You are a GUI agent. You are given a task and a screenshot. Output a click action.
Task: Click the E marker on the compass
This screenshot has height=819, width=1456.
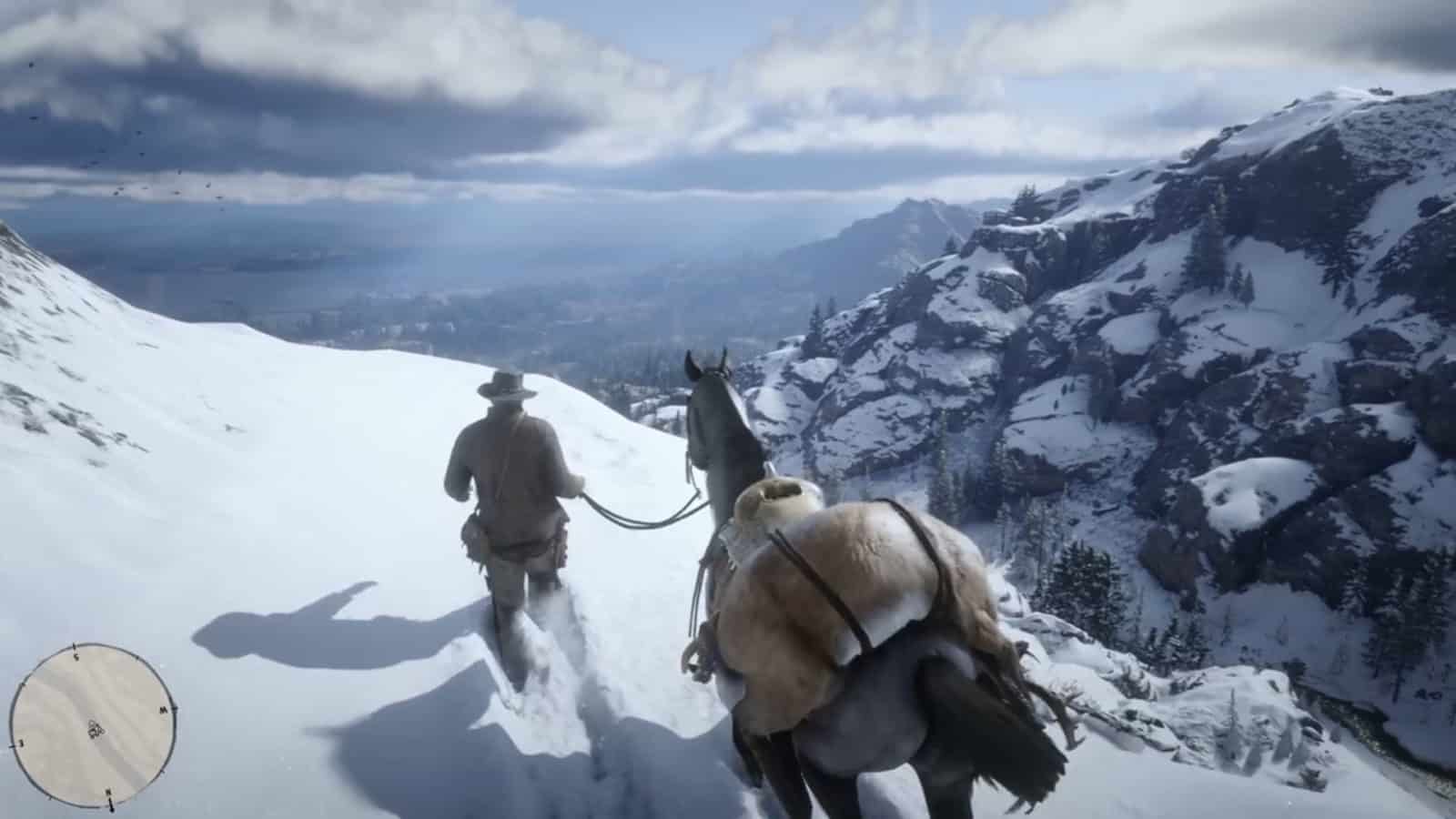[x=21, y=743]
